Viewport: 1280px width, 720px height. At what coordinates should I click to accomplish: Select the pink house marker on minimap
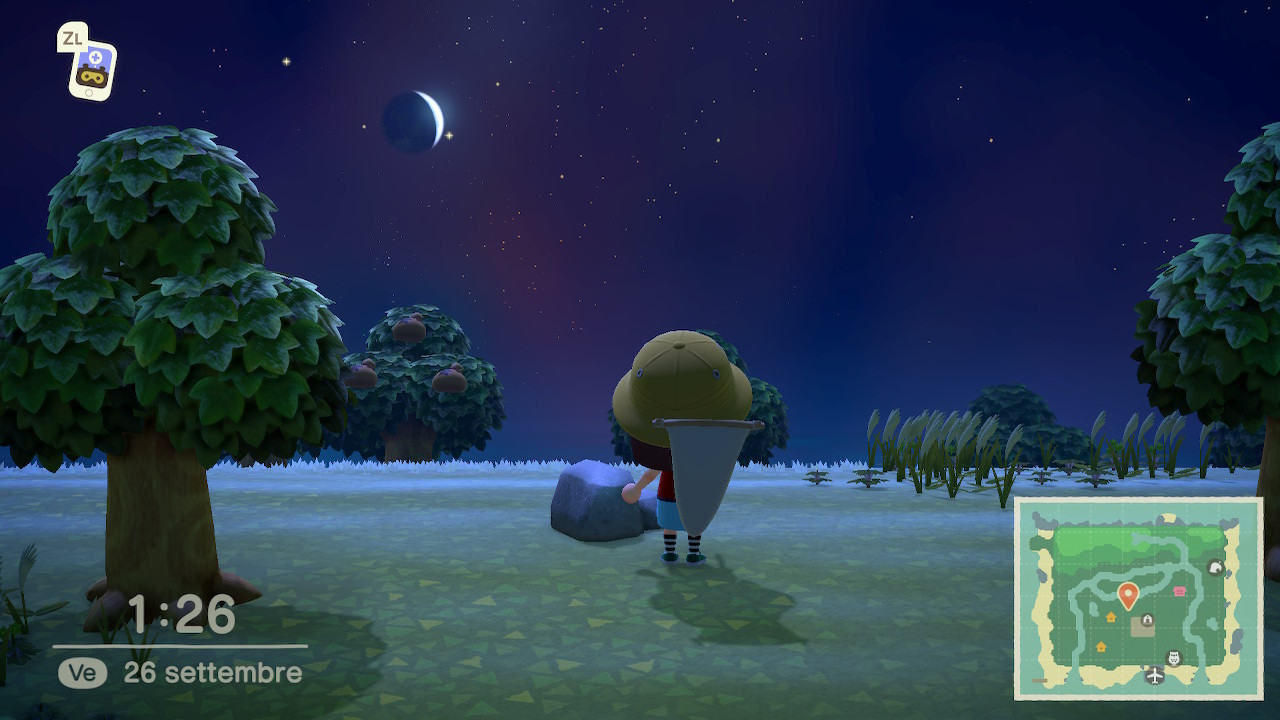1180,591
